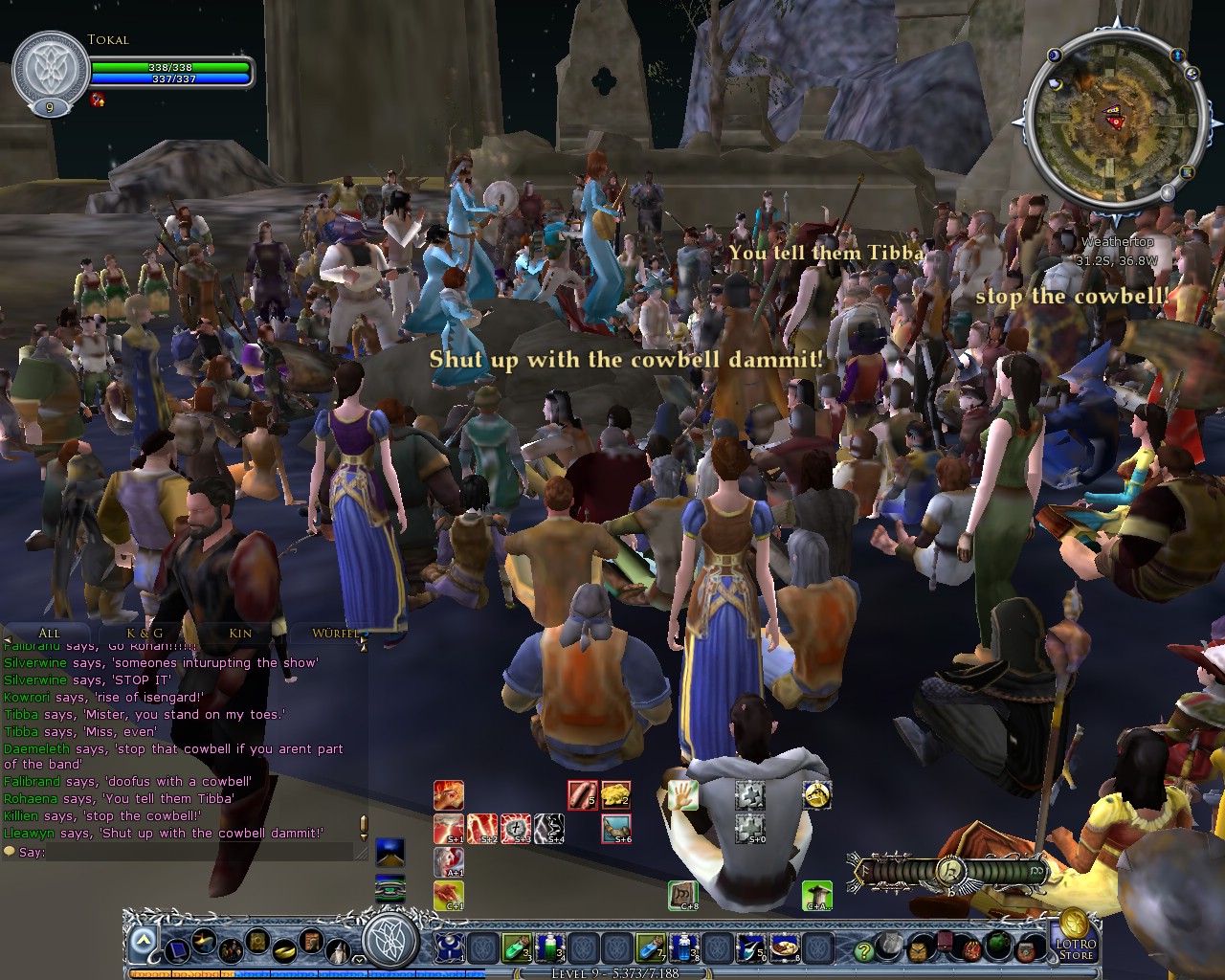This screenshot has height=980, width=1225.
Task: Open the LOTRO Store
Action: pos(1075,949)
